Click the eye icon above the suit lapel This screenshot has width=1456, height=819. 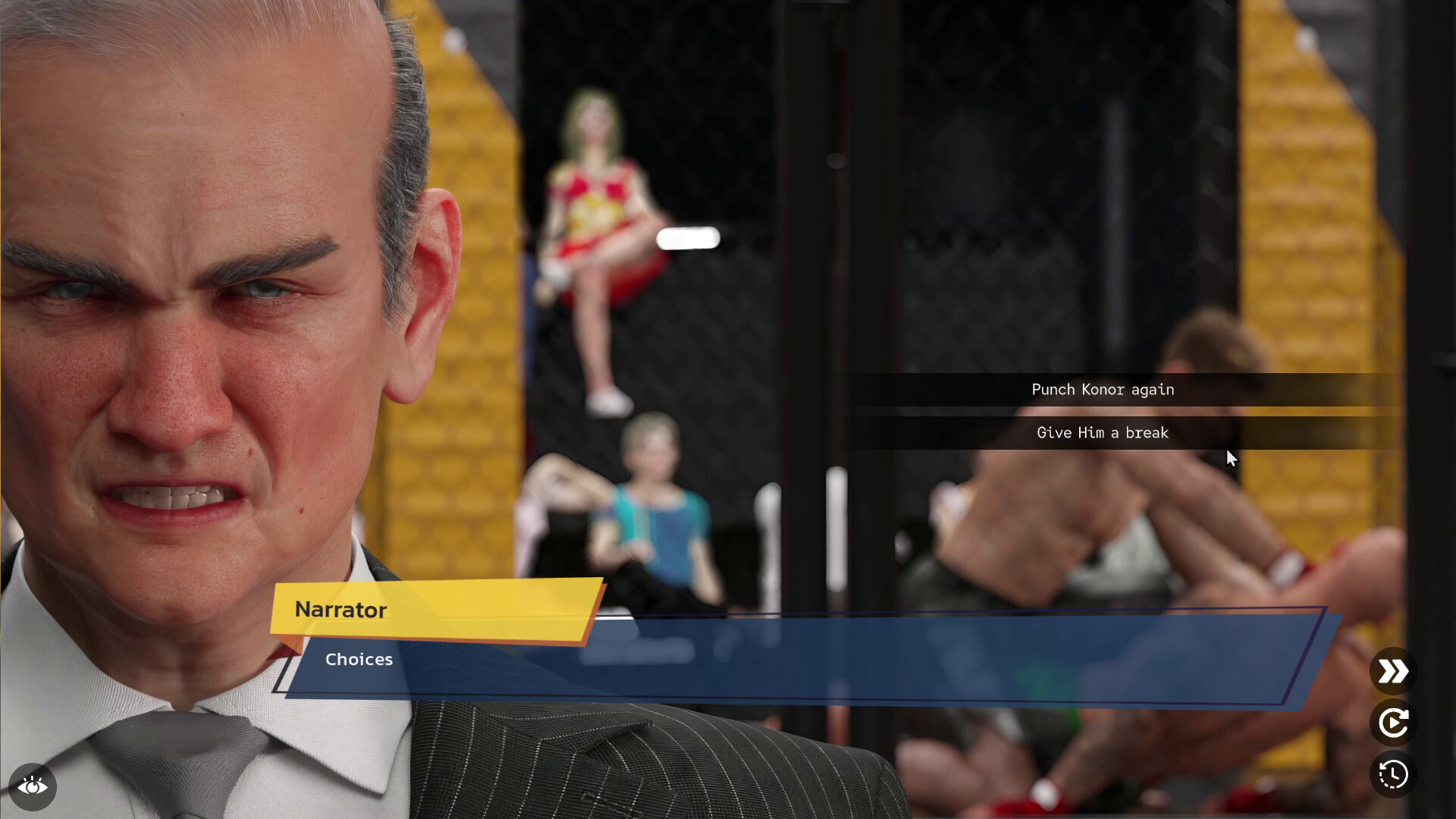coord(33,787)
